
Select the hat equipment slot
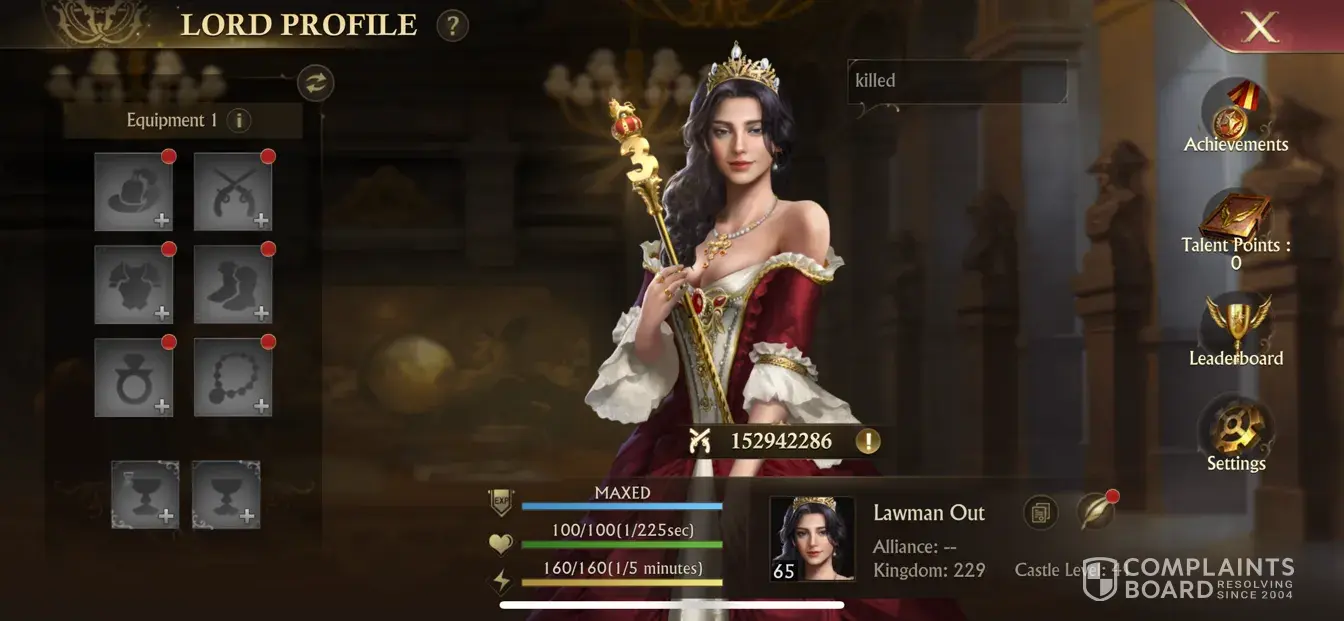pyautogui.click(x=134, y=192)
